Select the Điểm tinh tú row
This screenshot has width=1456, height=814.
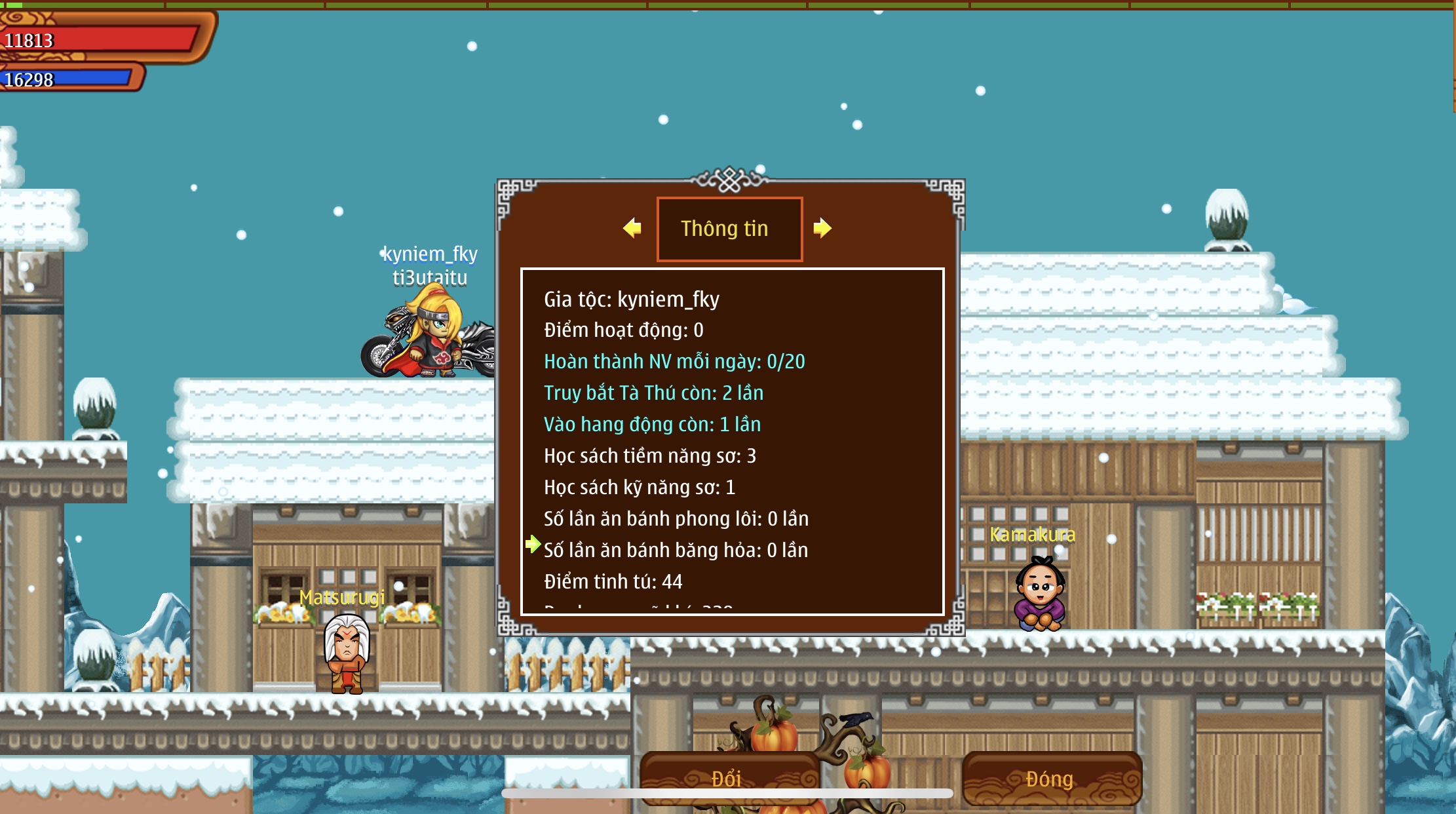click(613, 582)
